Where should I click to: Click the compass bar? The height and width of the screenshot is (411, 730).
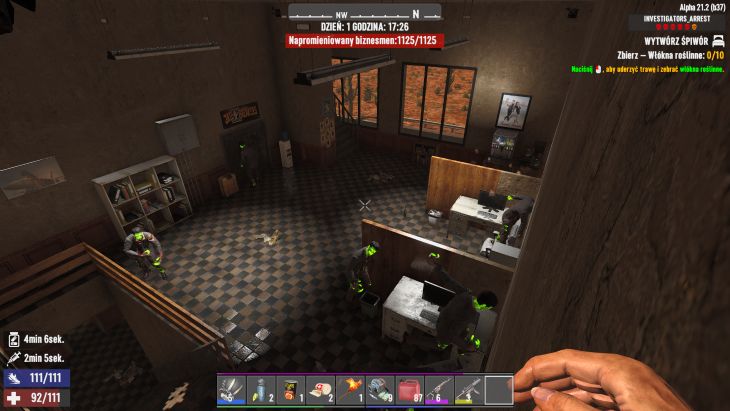coord(365,13)
